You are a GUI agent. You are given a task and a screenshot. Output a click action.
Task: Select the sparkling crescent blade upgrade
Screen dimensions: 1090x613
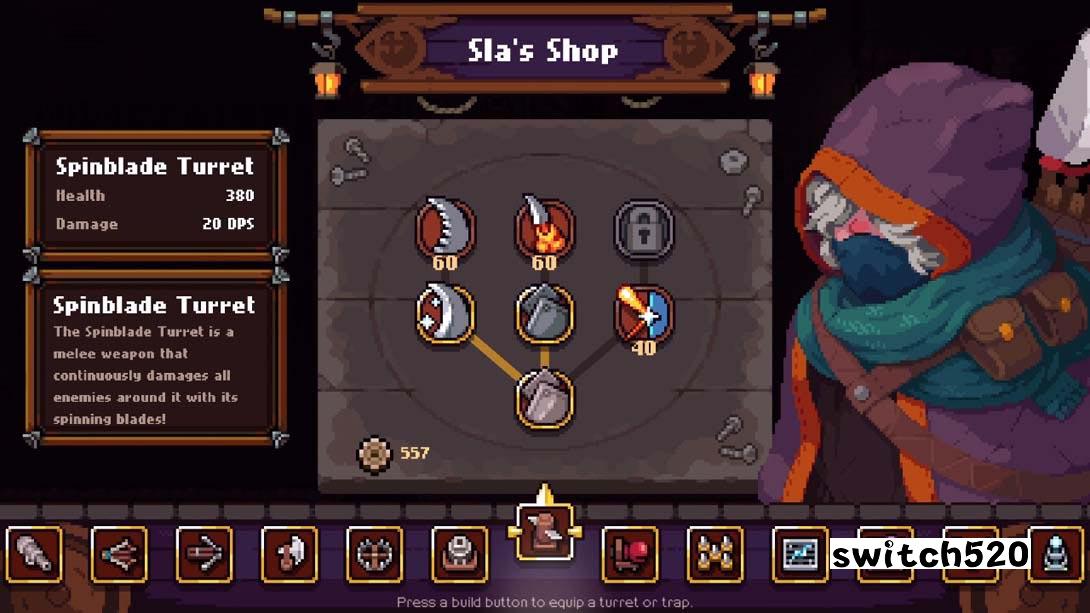point(445,314)
